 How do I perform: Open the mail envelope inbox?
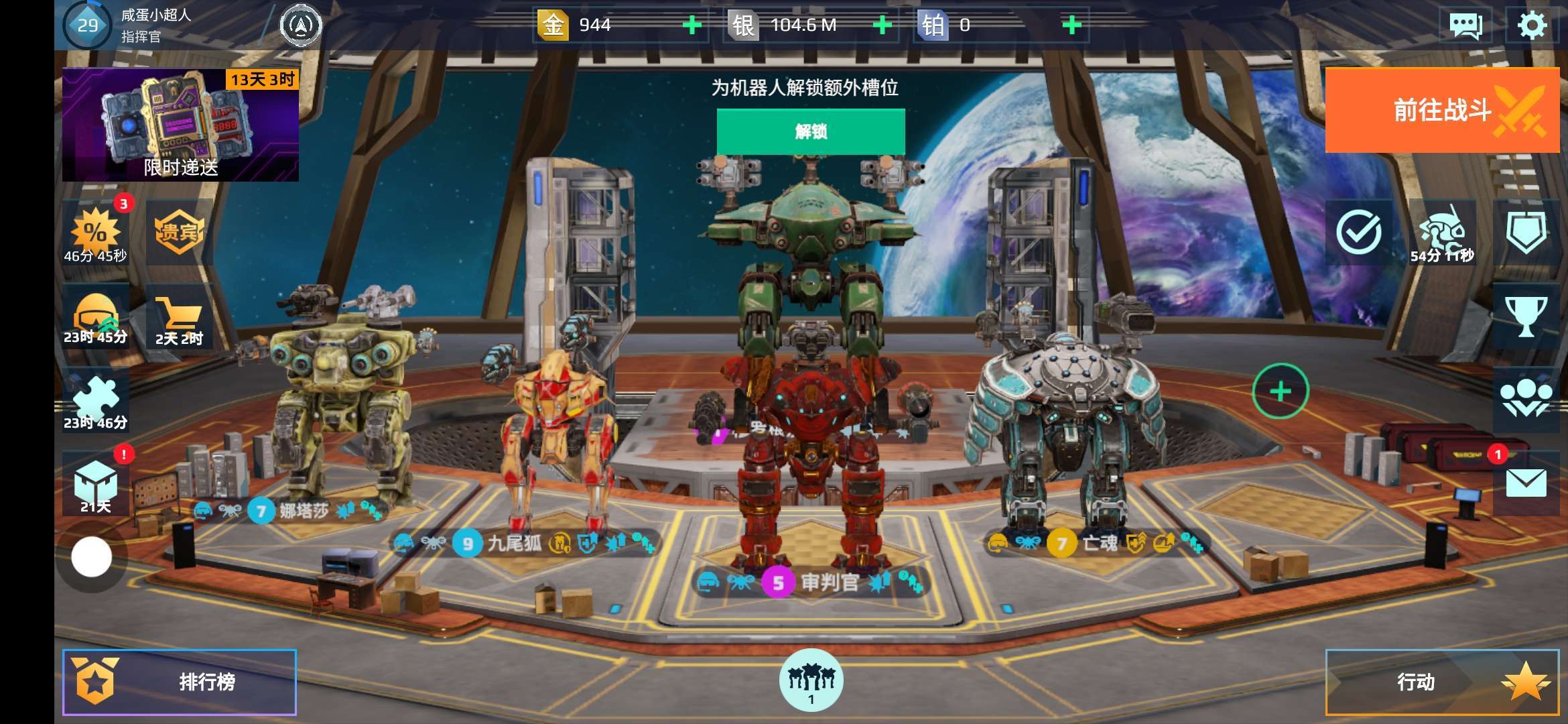1526,483
